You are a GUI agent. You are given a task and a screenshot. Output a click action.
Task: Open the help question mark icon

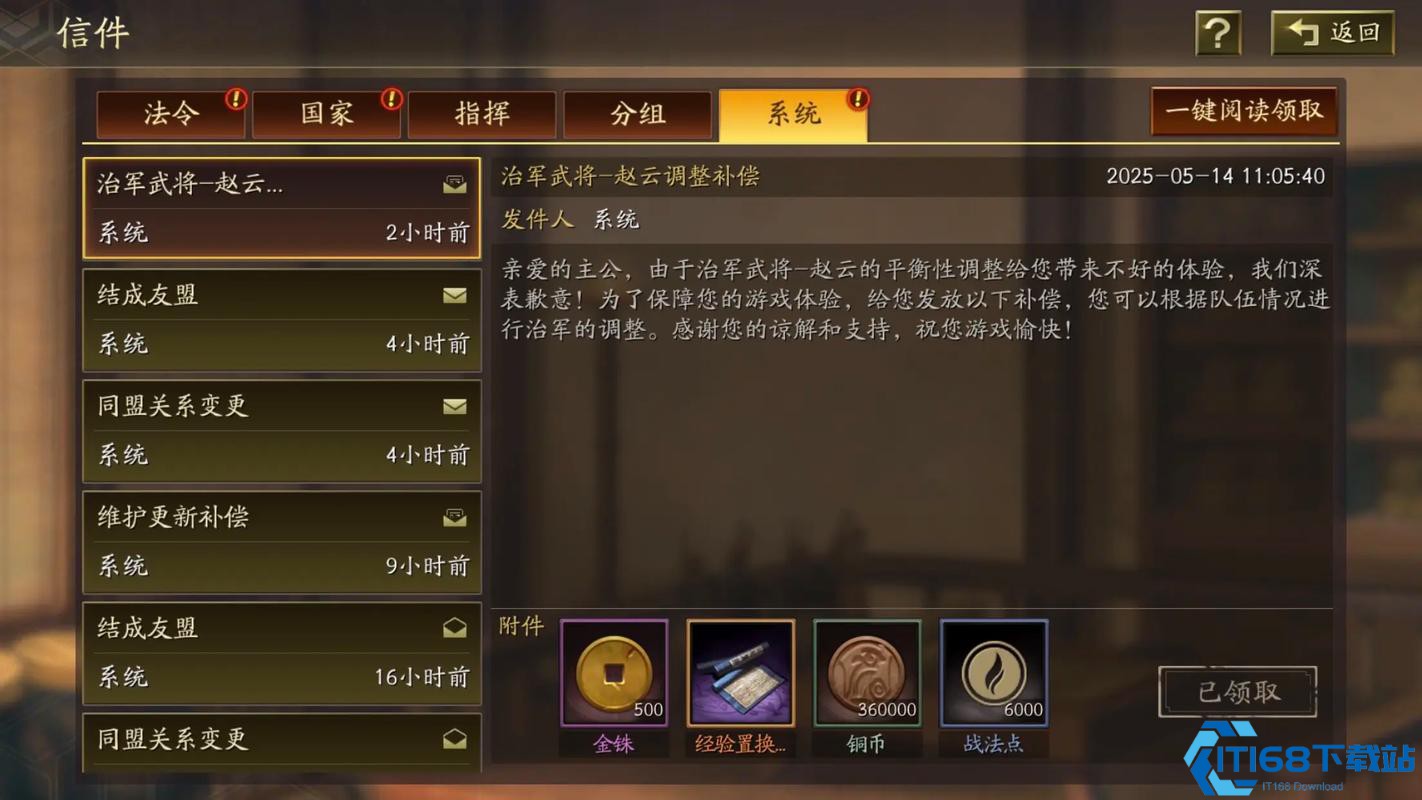click(x=1216, y=32)
